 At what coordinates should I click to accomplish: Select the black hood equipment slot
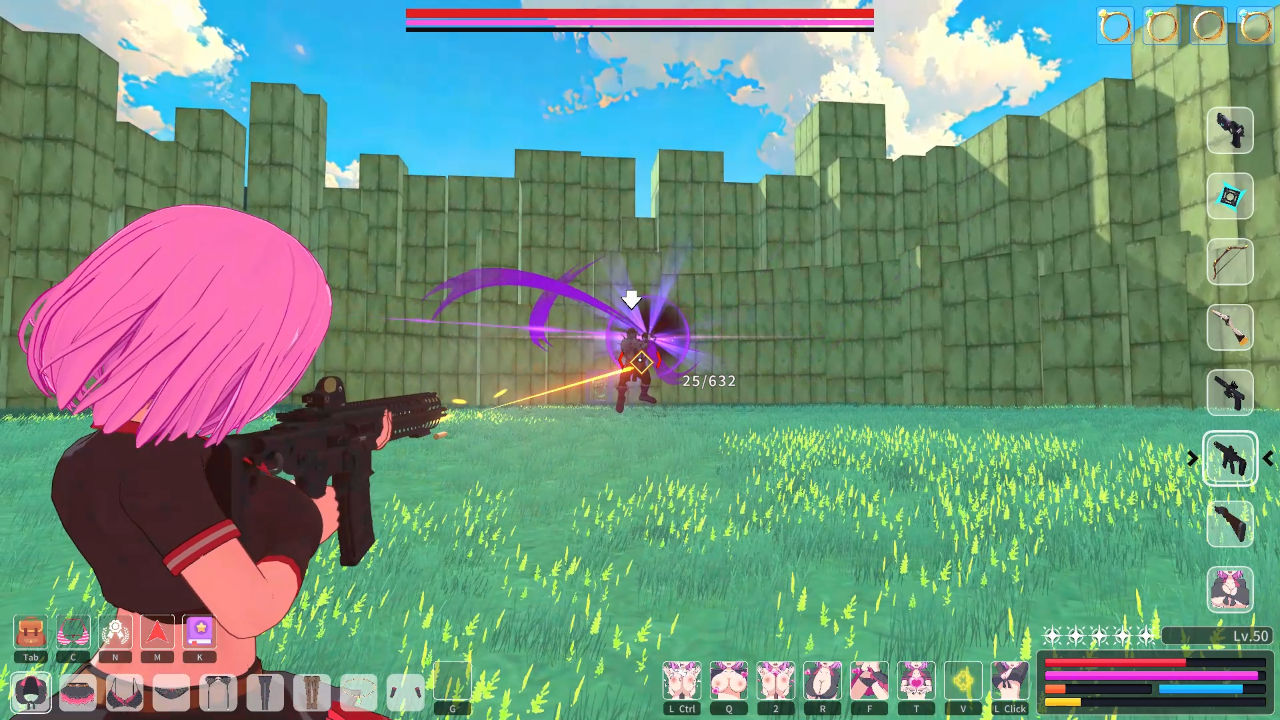pyautogui.click(x=31, y=692)
